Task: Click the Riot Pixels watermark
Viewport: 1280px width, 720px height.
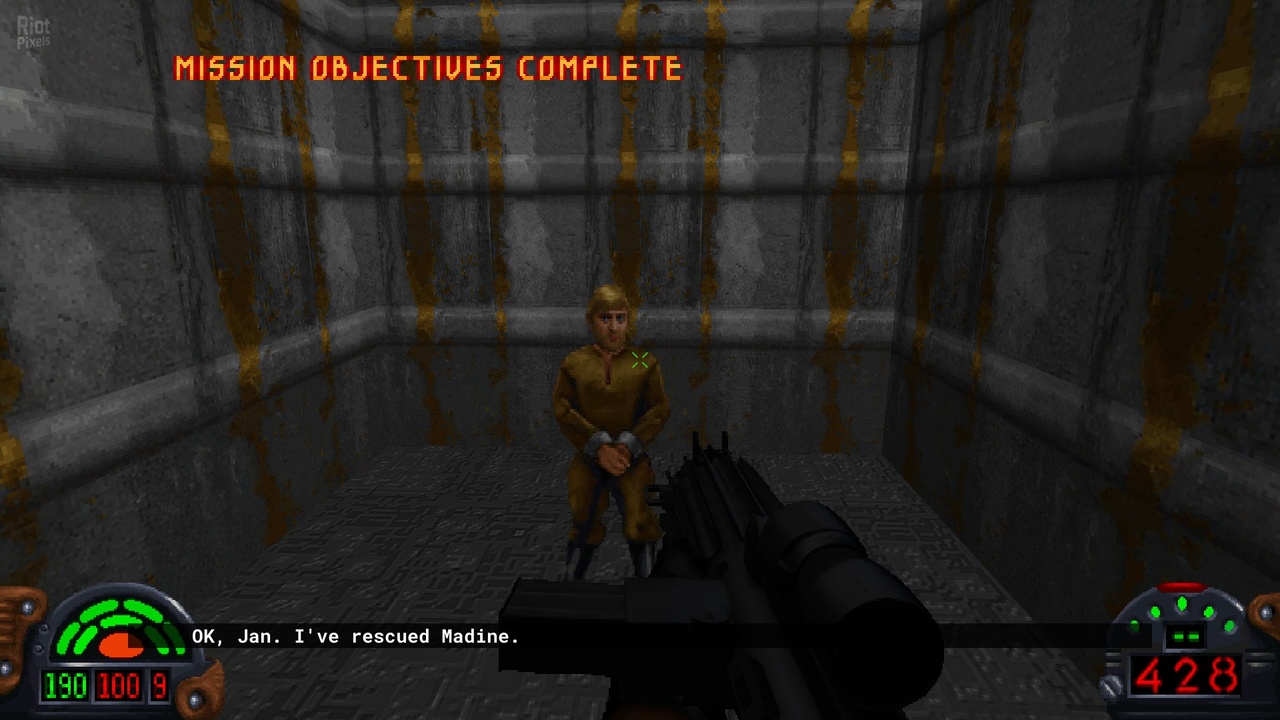Action: pos(33,30)
